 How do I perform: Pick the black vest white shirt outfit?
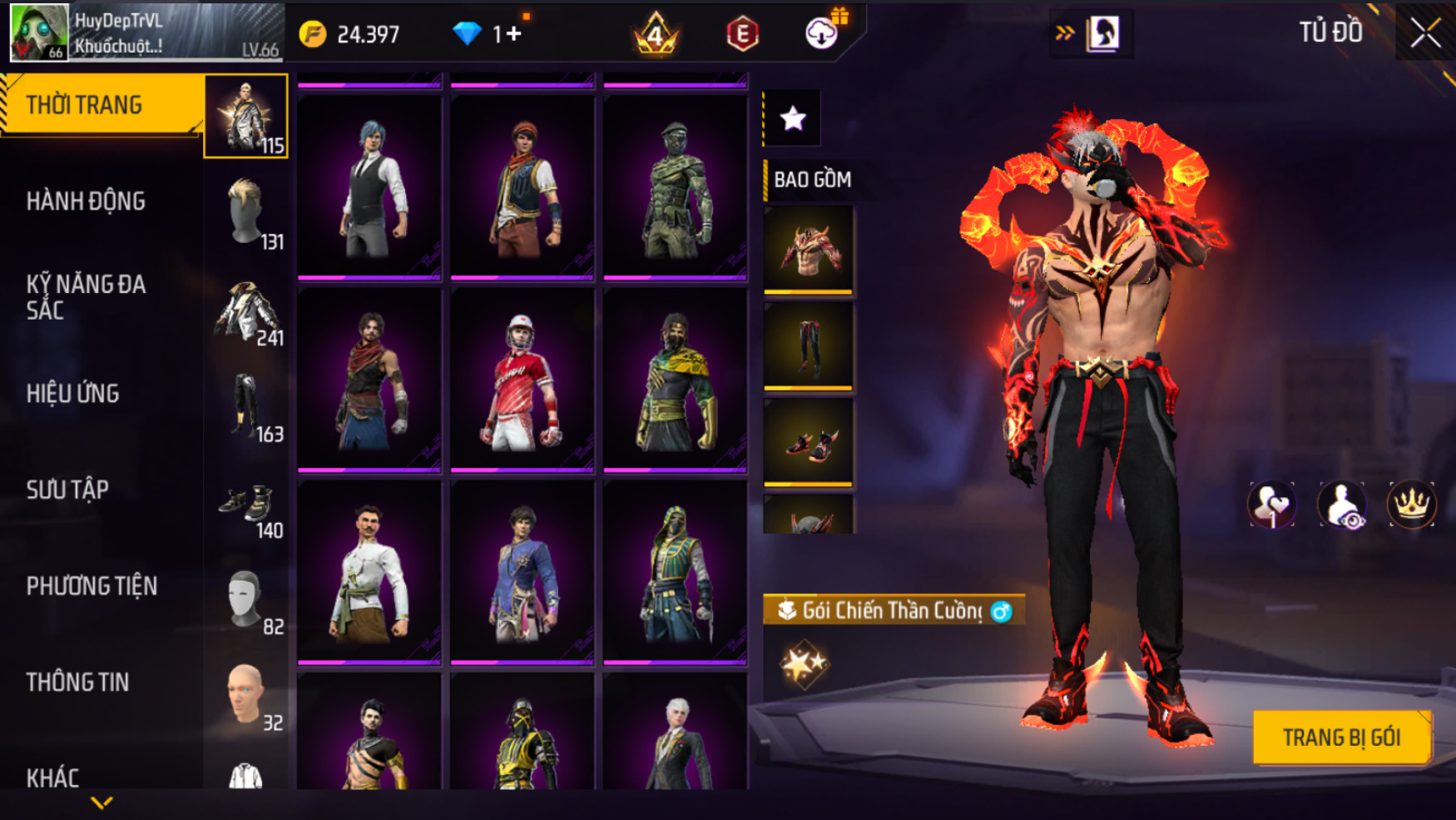point(369,187)
